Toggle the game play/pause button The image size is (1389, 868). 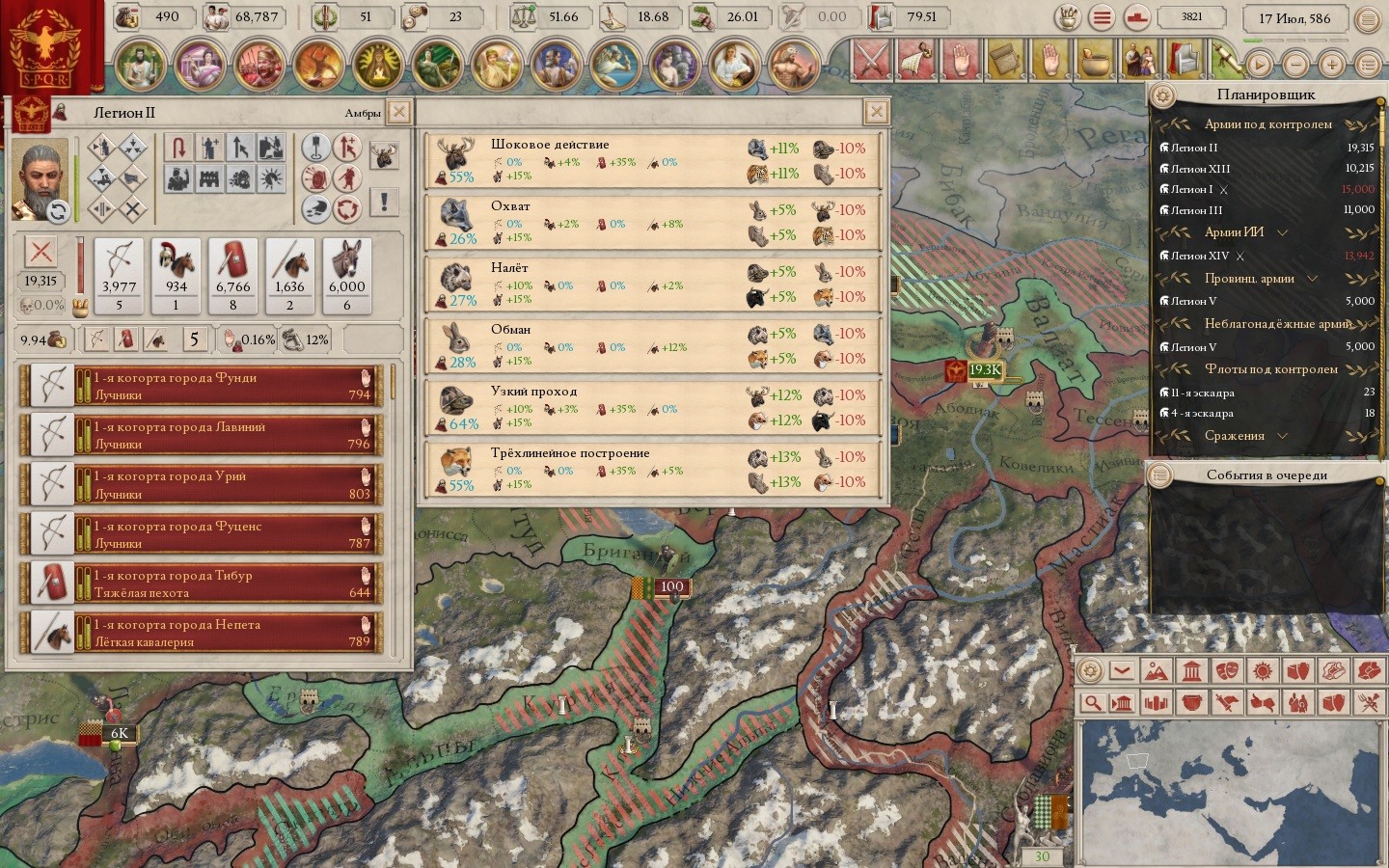[1259, 65]
